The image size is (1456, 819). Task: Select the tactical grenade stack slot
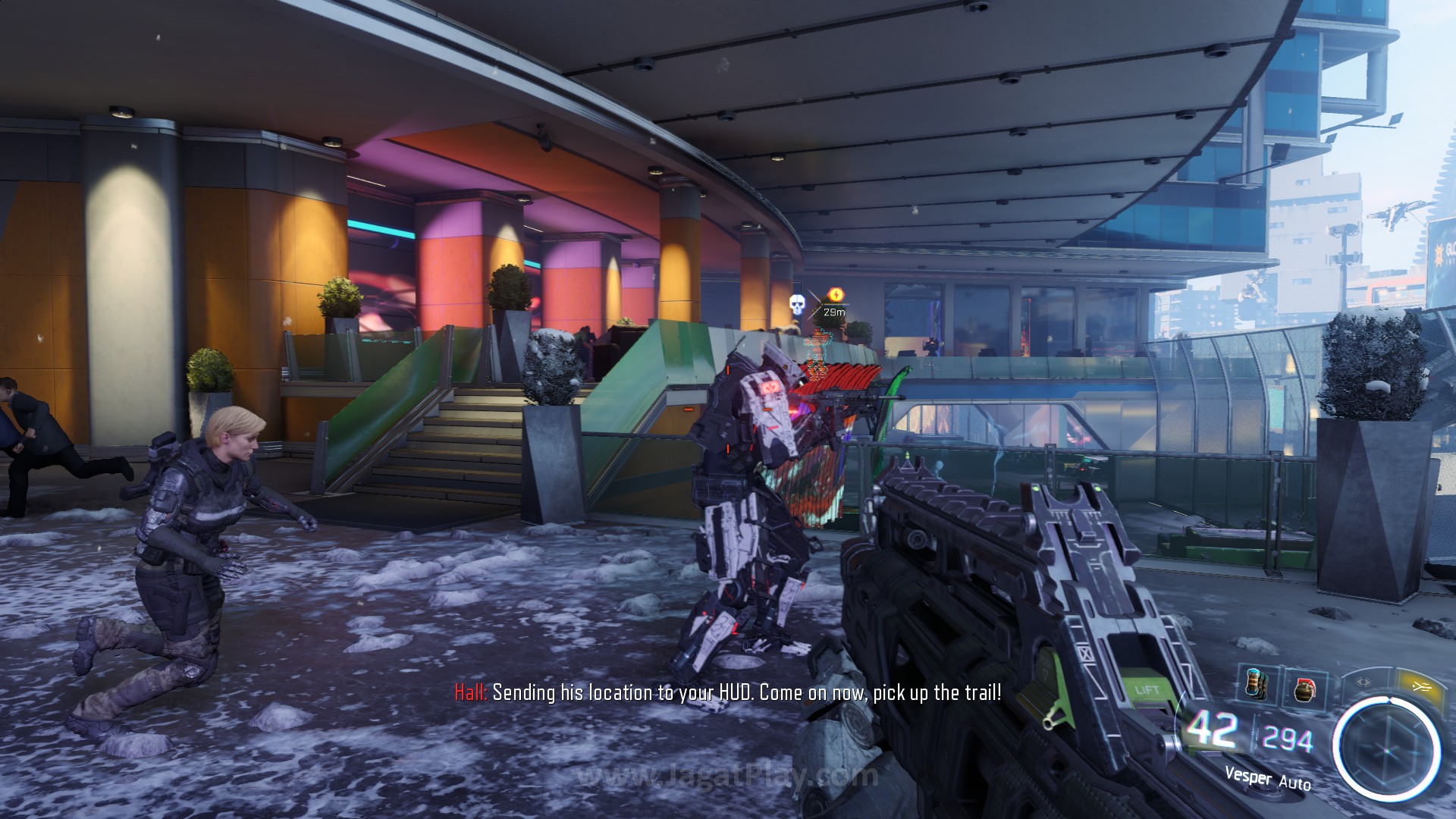(1255, 685)
